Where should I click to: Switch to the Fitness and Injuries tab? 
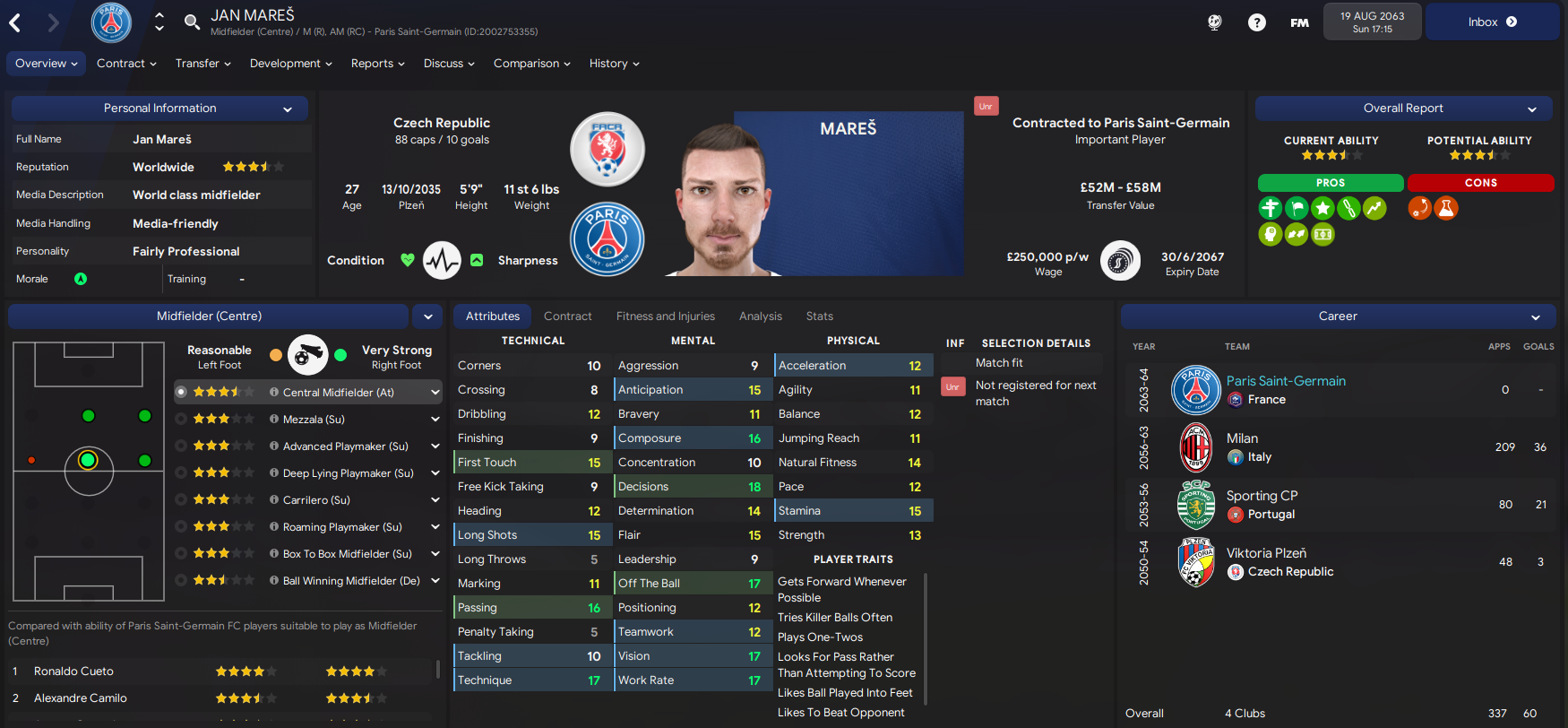[666, 316]
